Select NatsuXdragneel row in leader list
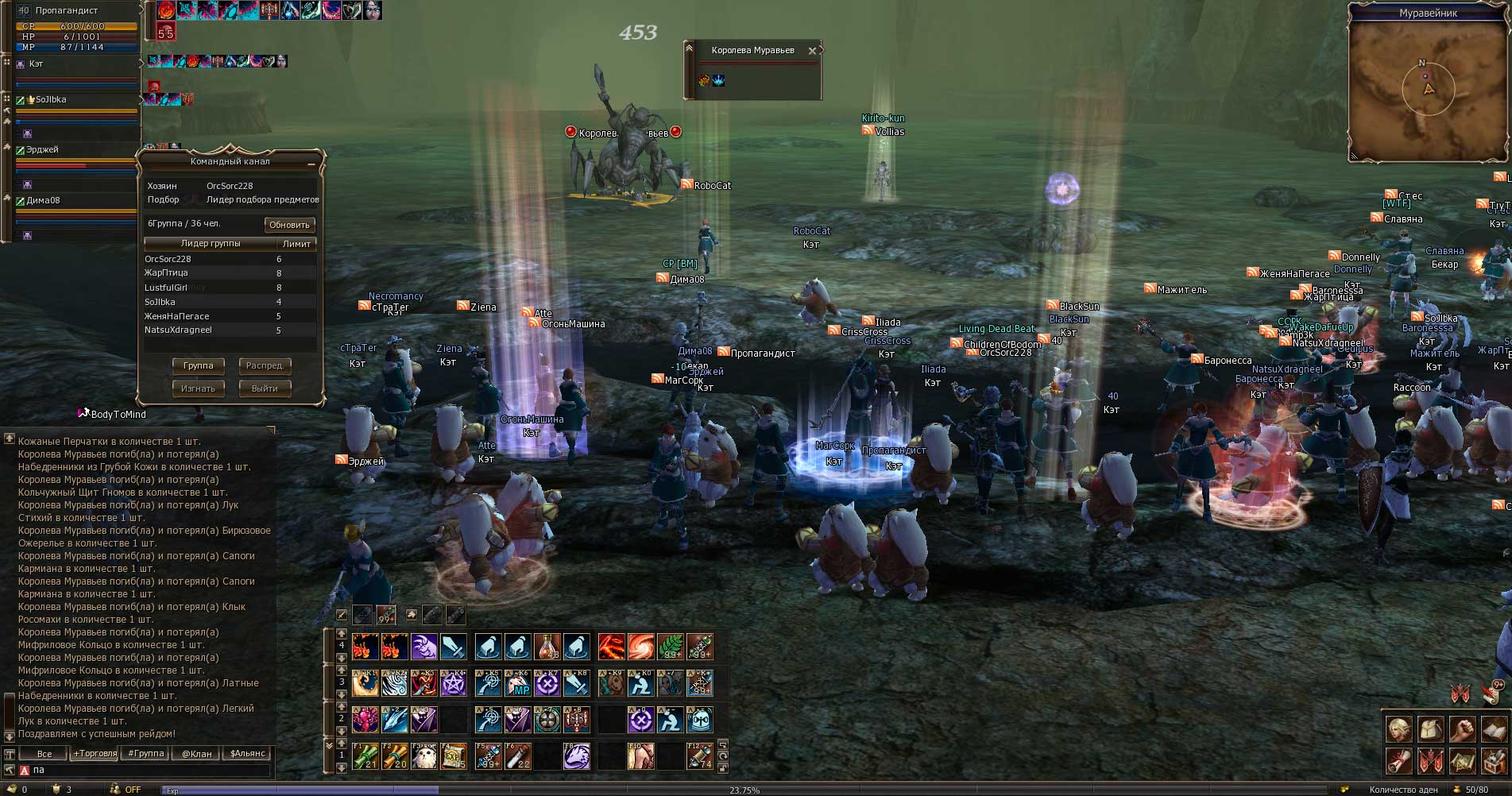The image size is (1512, 796). 178,330
